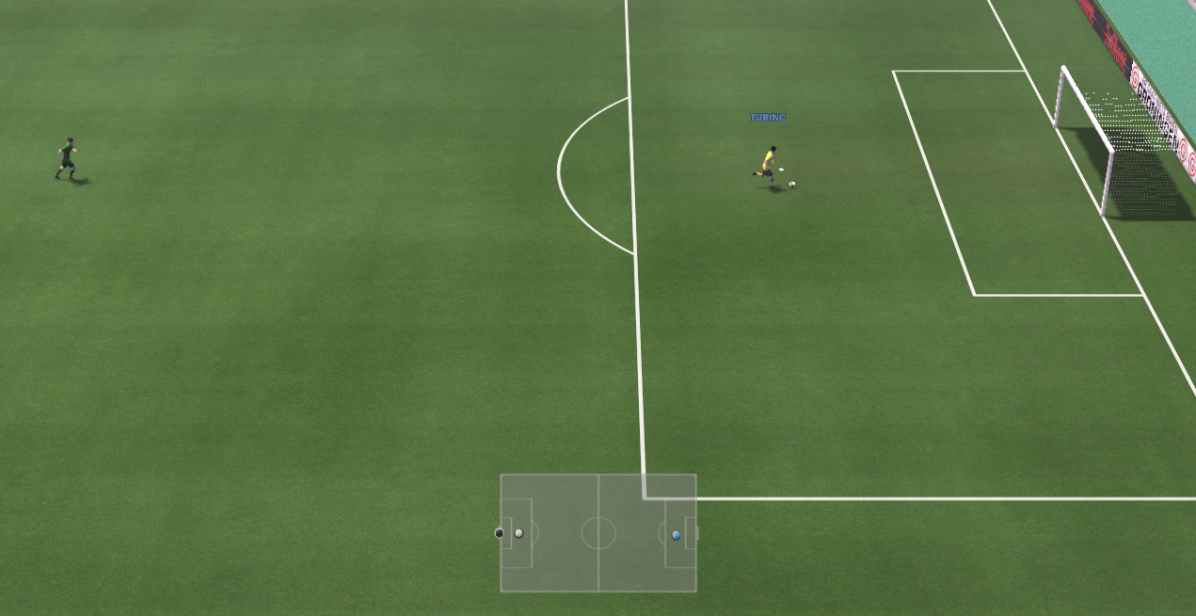
Task: Select the white dot on the radar
Action: click(x=518, y=533)
